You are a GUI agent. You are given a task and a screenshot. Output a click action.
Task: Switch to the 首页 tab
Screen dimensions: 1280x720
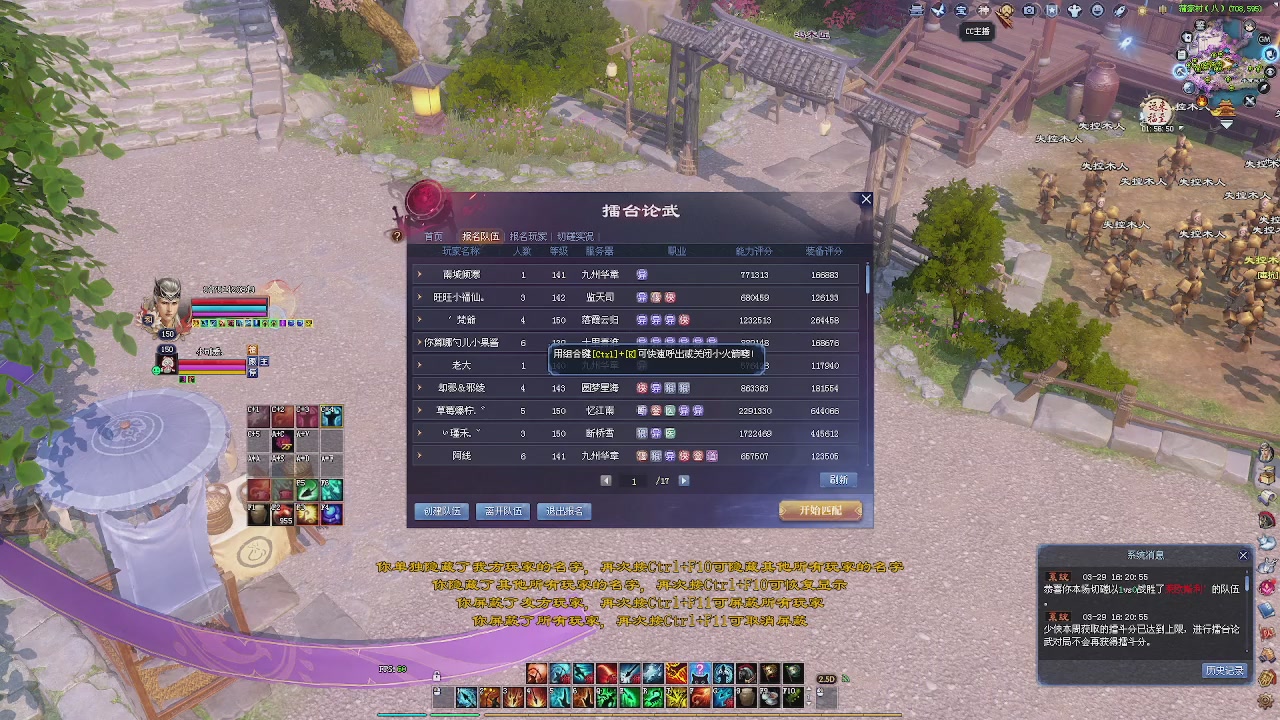point(433,235)
